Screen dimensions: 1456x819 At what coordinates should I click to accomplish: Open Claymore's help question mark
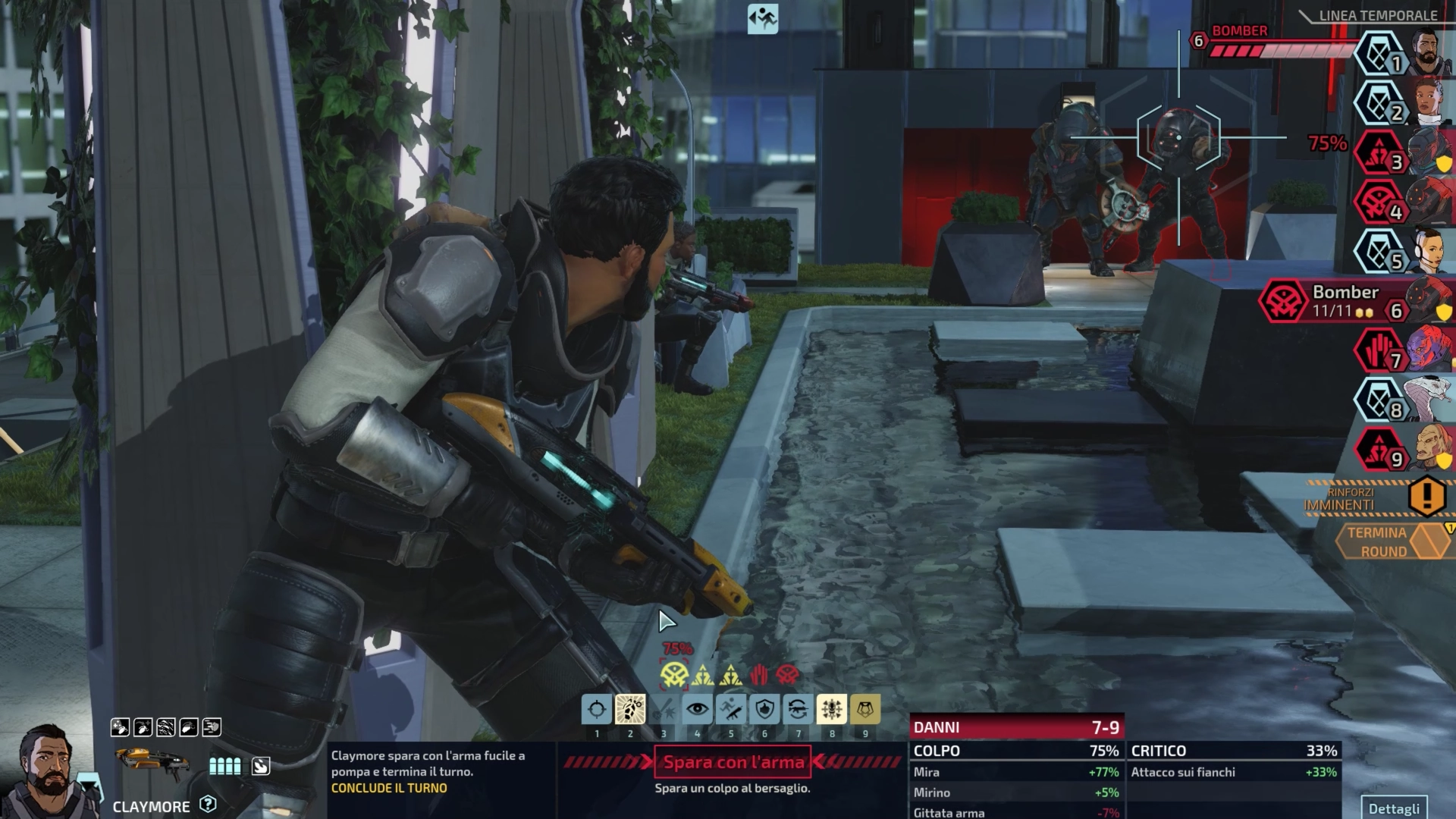208,805
